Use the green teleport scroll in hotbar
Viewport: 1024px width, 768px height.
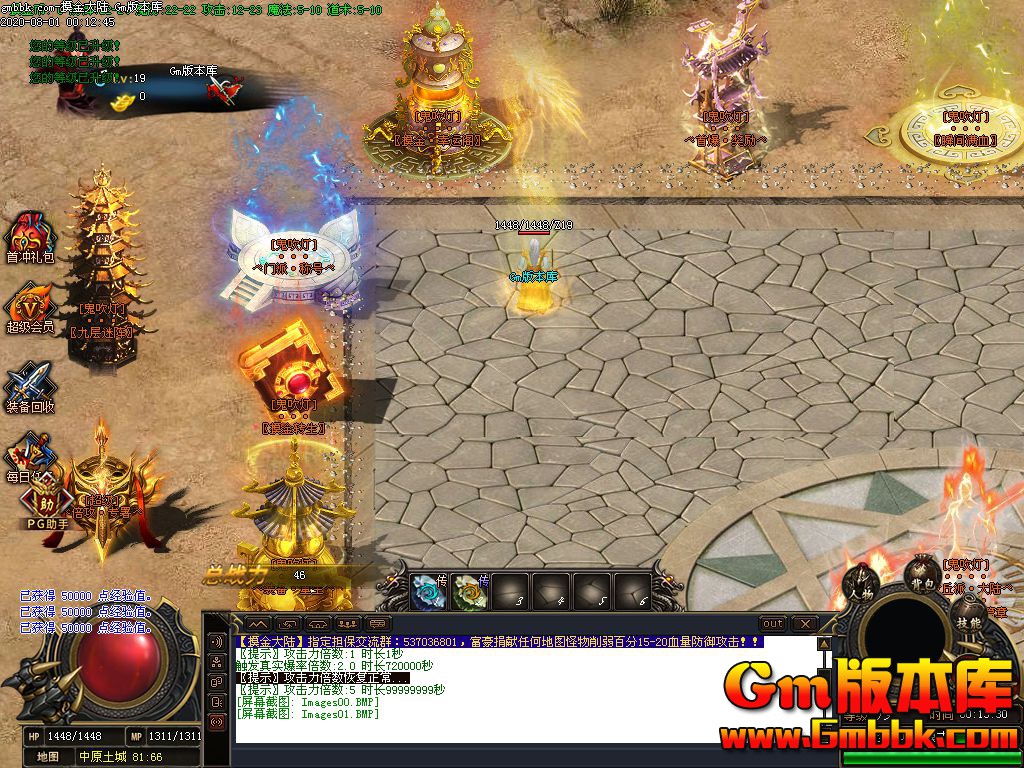[469, 591]
